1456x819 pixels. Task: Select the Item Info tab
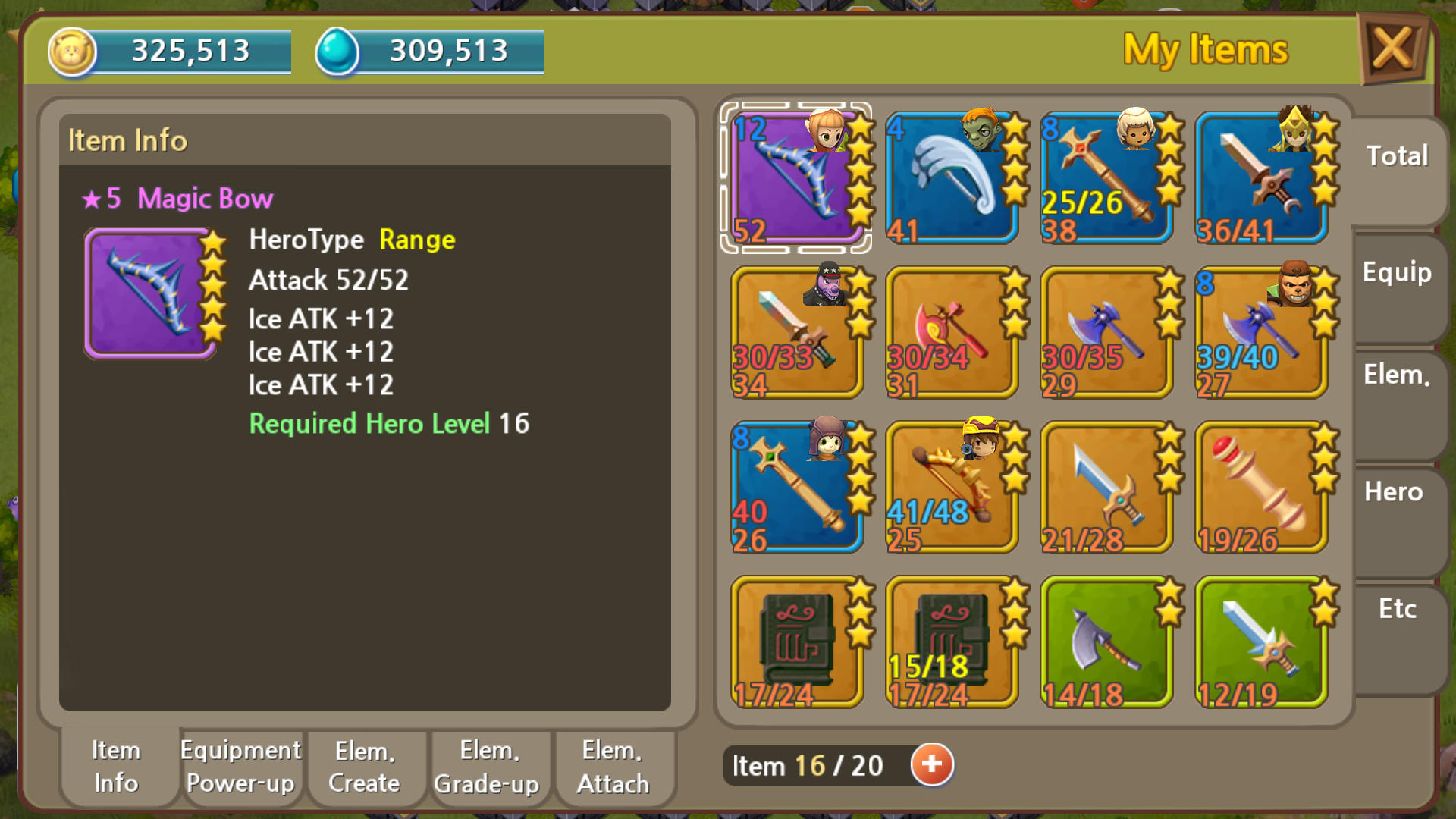[x=116, y=767]
